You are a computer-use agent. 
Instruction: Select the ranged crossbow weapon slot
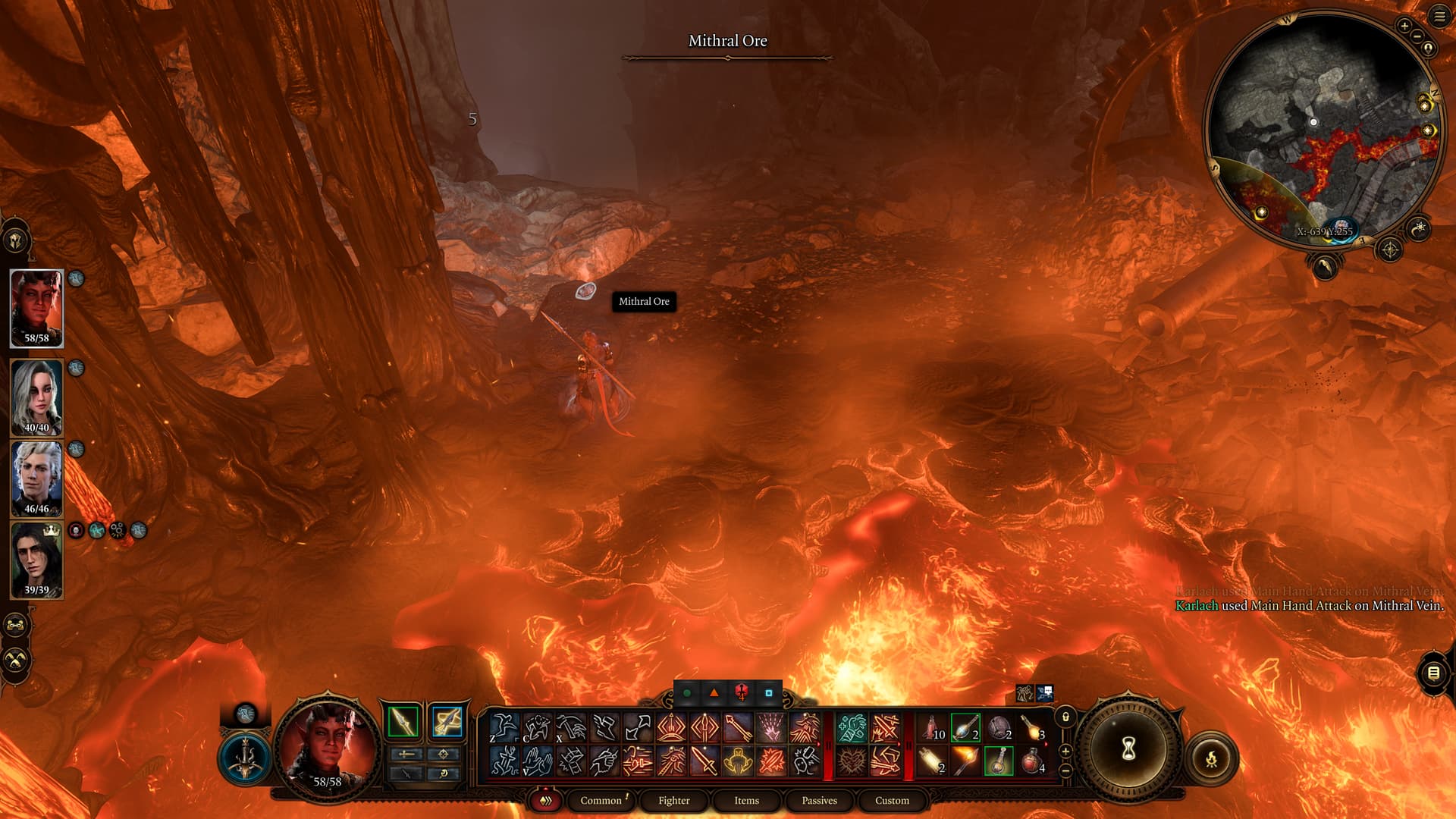click(x=447, y=721)
